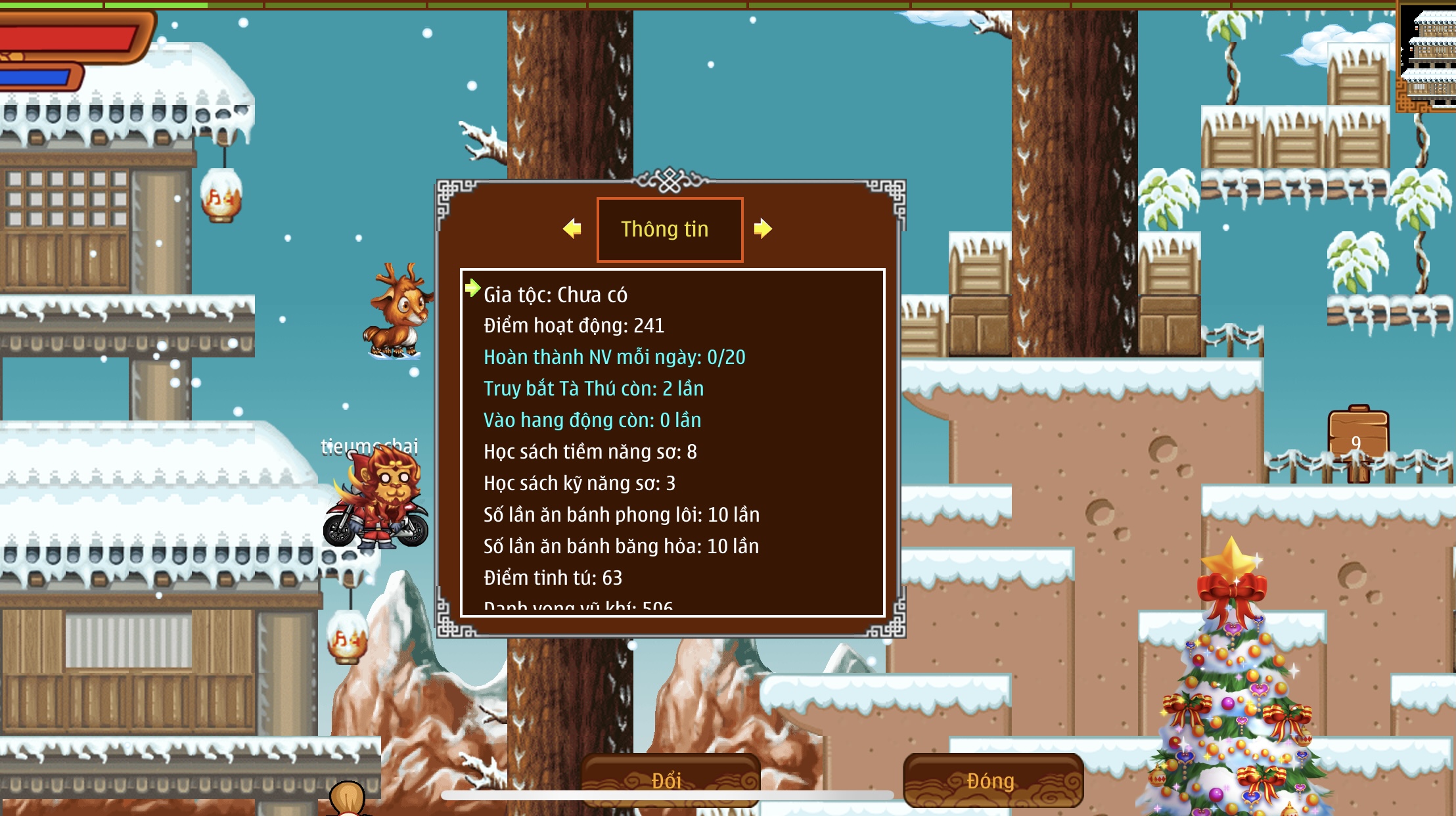The image size is (1456, 816).
Task: Open the minimap in the corner
Action: click(x=1427, y=56)
